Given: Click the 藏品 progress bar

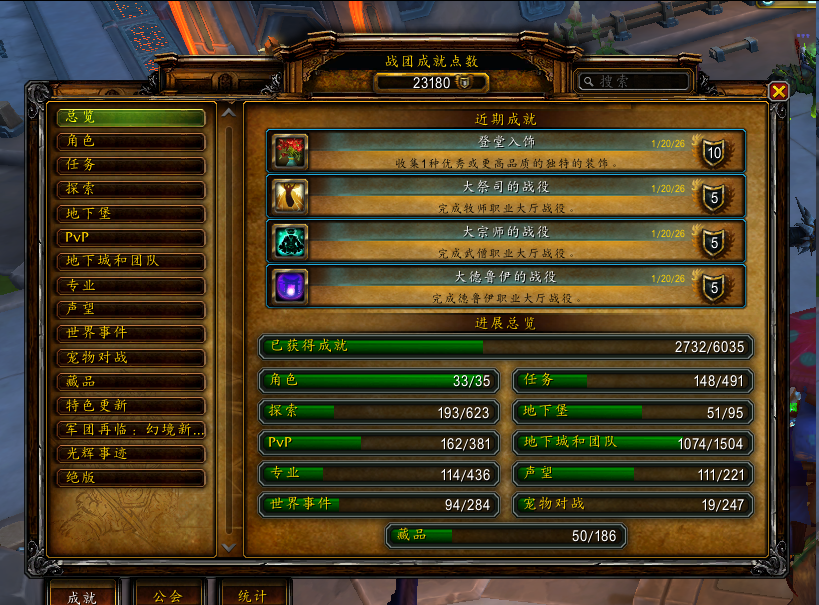Looking at the screenshot, I should [x=506, y=536].
